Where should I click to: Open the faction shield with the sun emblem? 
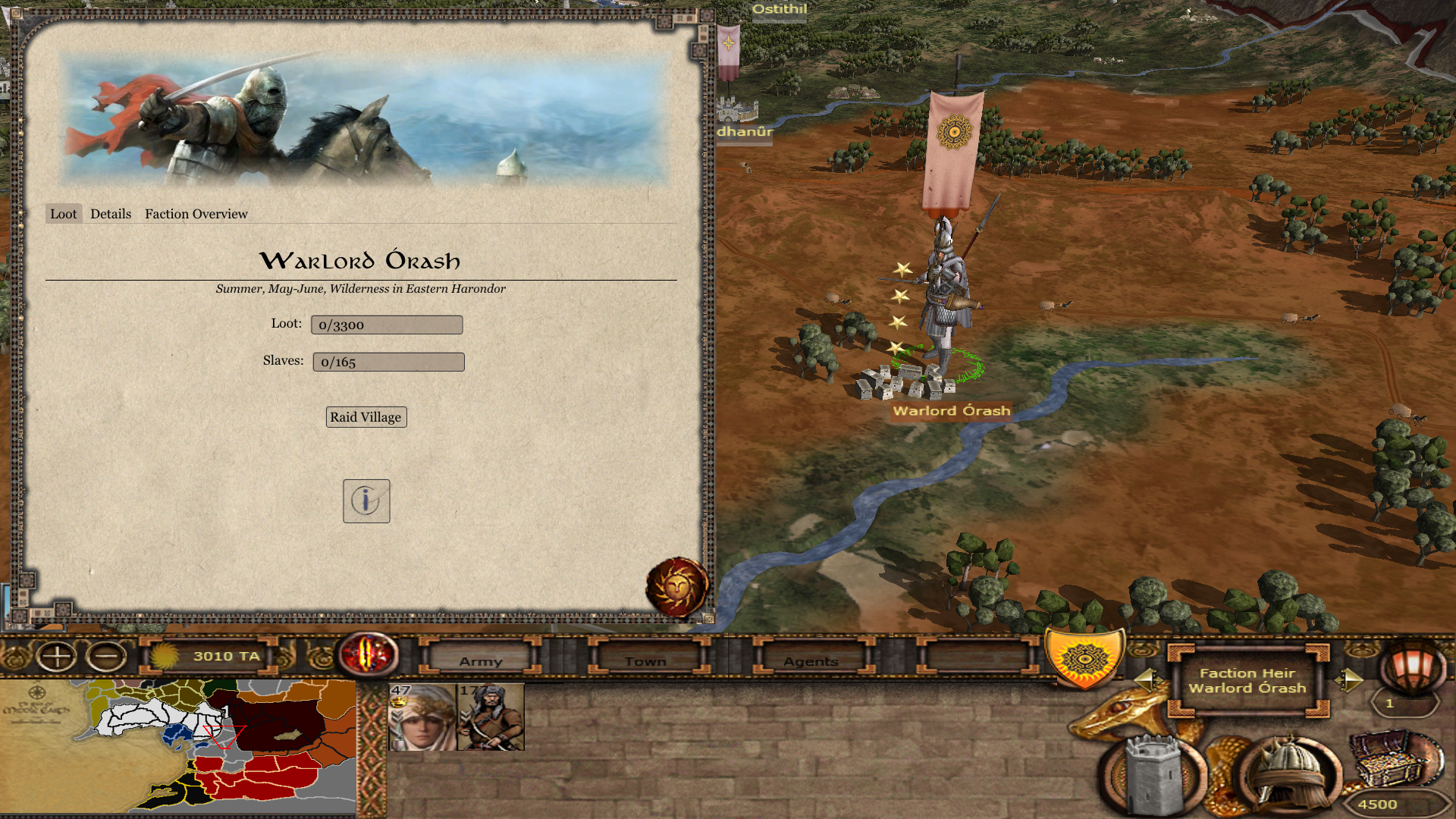coord(1084,658)
